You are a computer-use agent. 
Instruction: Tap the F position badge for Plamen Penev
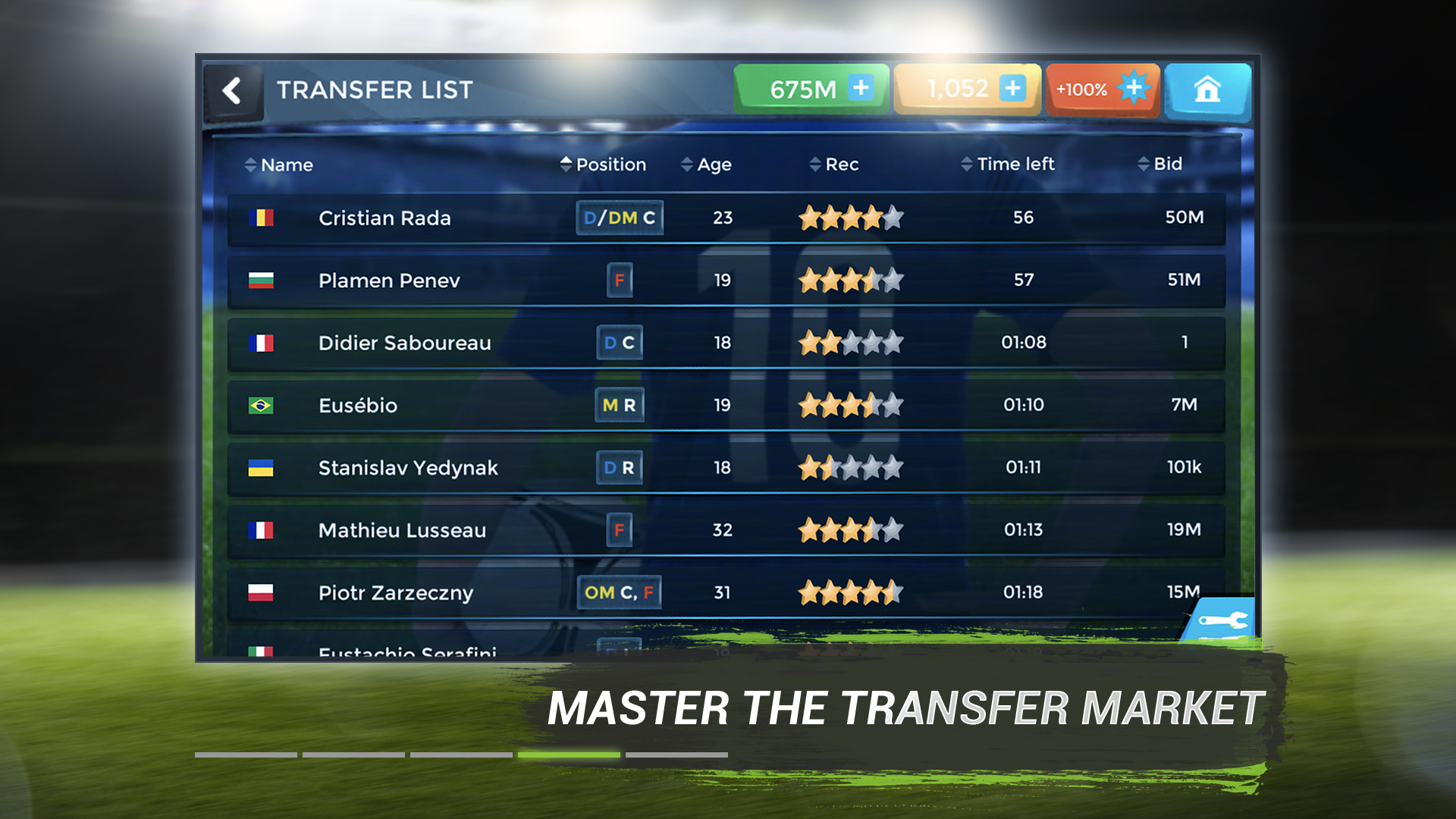(619, 281)
